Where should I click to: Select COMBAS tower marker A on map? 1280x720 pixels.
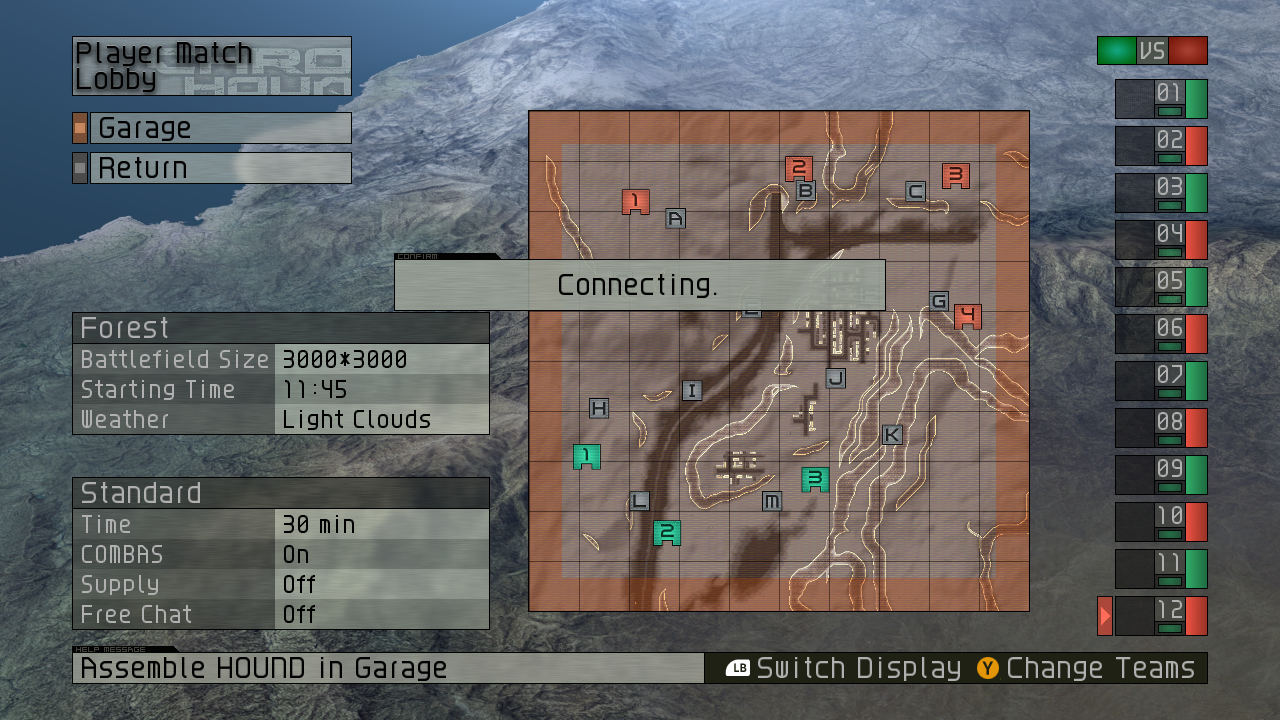(x=675, y=218)
